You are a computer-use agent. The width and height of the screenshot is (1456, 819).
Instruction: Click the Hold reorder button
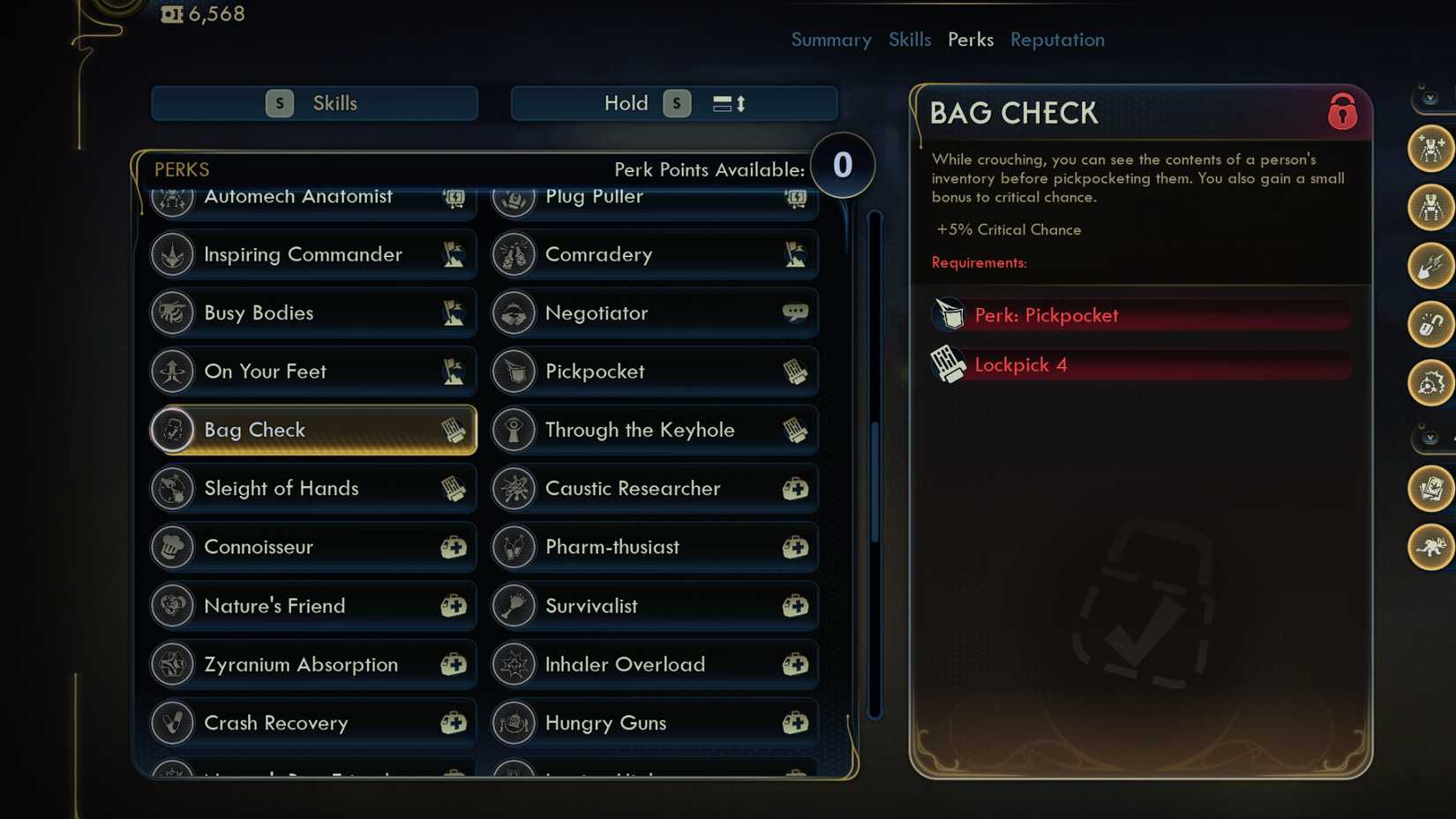[673, 103]
